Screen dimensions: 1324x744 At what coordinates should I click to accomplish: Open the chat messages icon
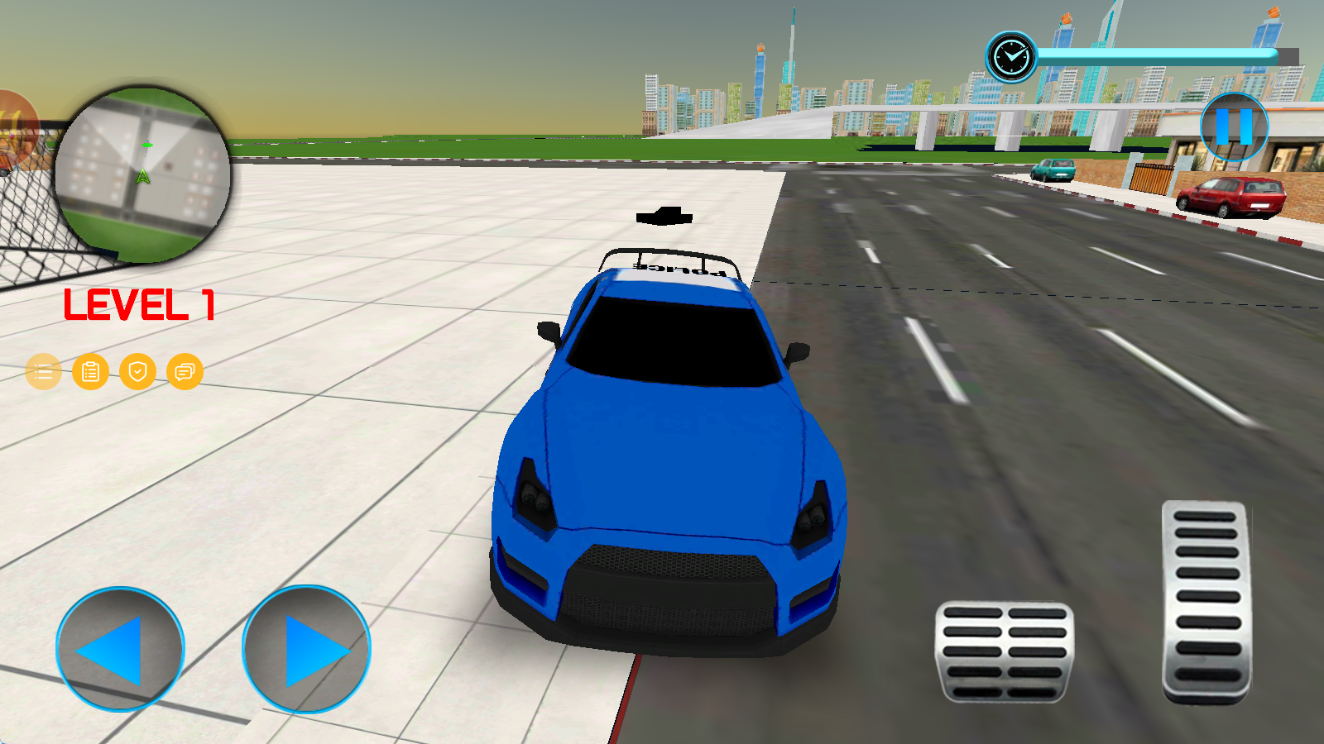tap(184, 372)
